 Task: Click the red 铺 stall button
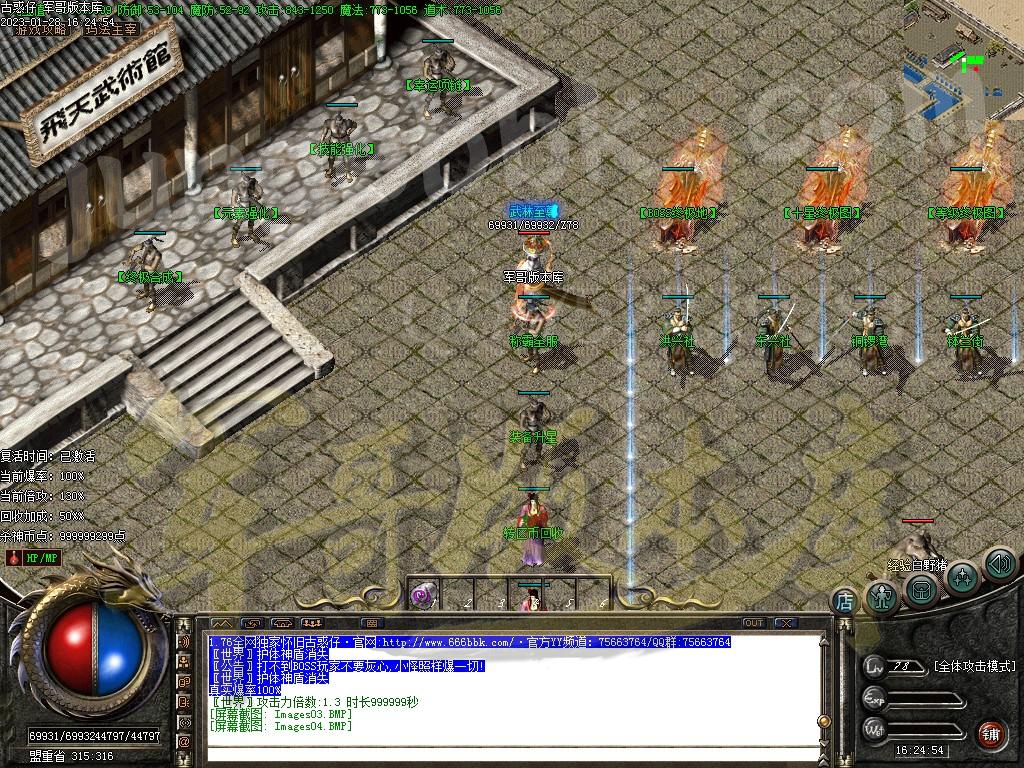[x=990, y=734]
